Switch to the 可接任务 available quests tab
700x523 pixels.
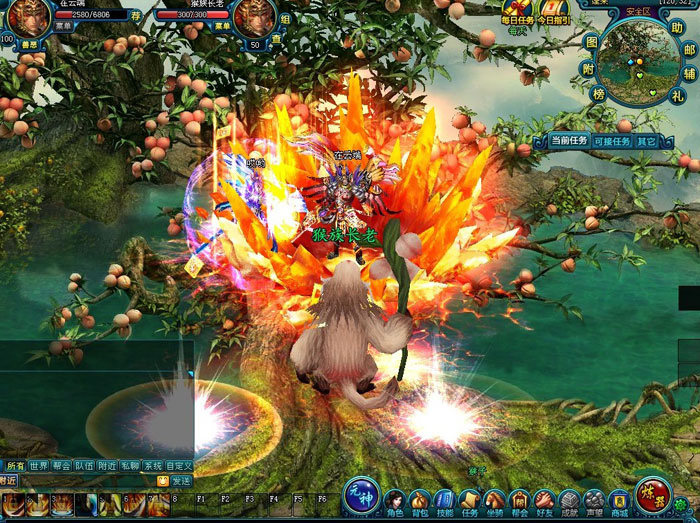(612, 141)
